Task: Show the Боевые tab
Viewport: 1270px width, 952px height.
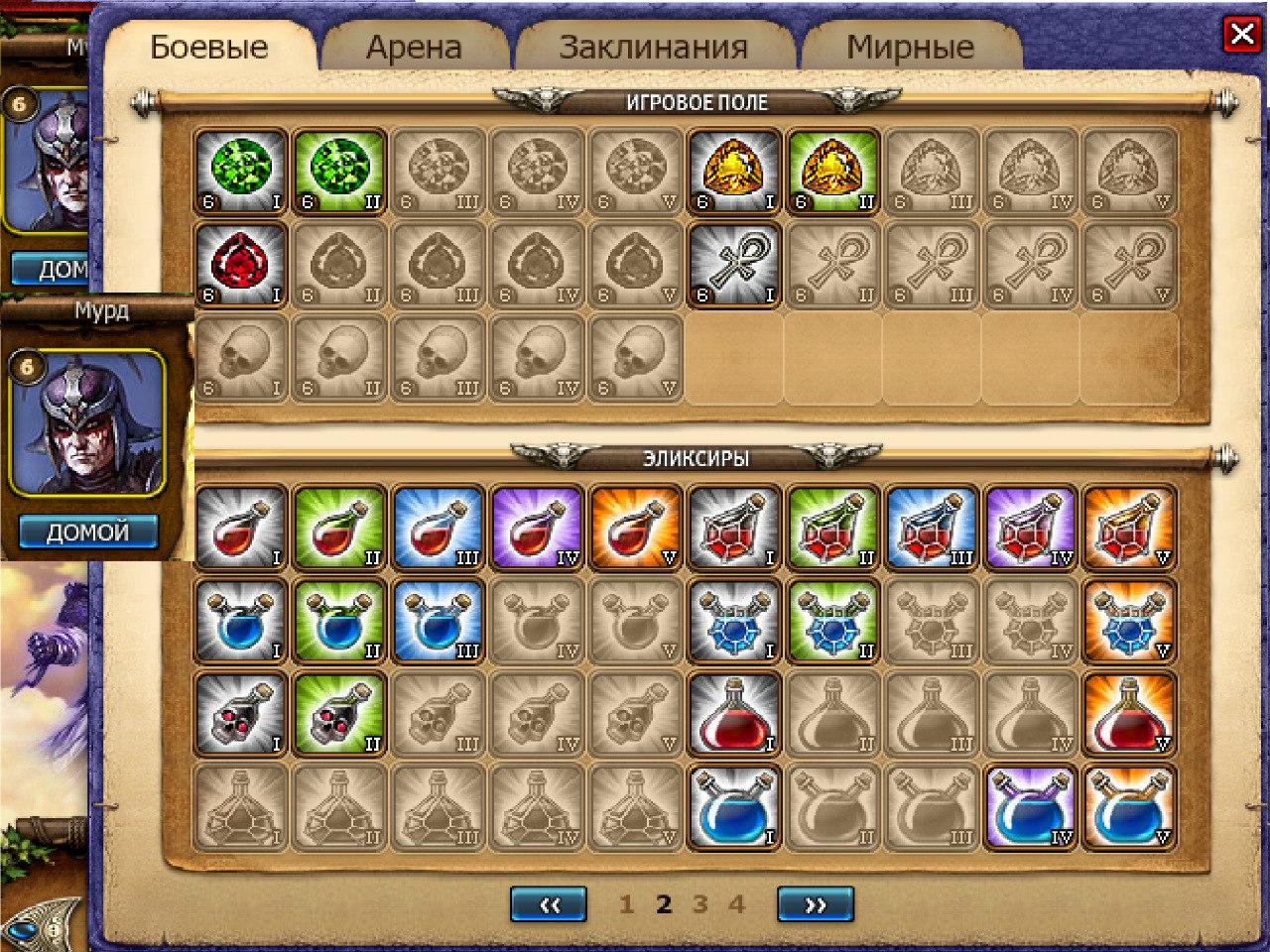Action: tap(209, 48)
